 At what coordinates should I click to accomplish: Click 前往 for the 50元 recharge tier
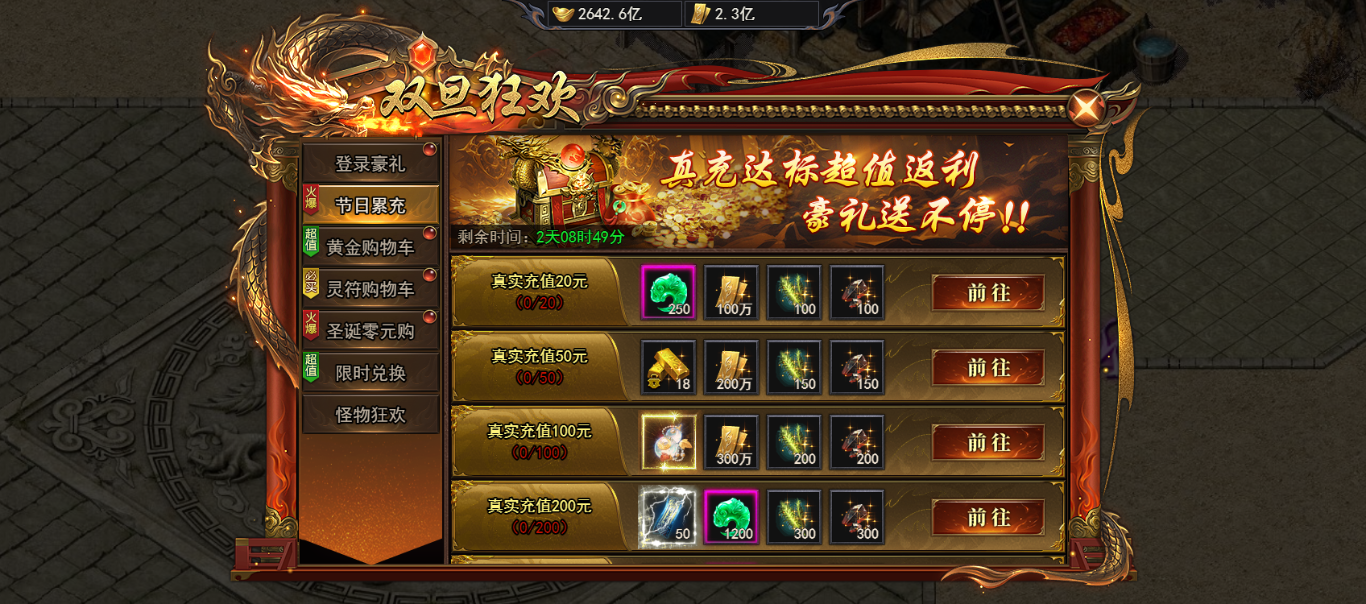coord(988,368)
